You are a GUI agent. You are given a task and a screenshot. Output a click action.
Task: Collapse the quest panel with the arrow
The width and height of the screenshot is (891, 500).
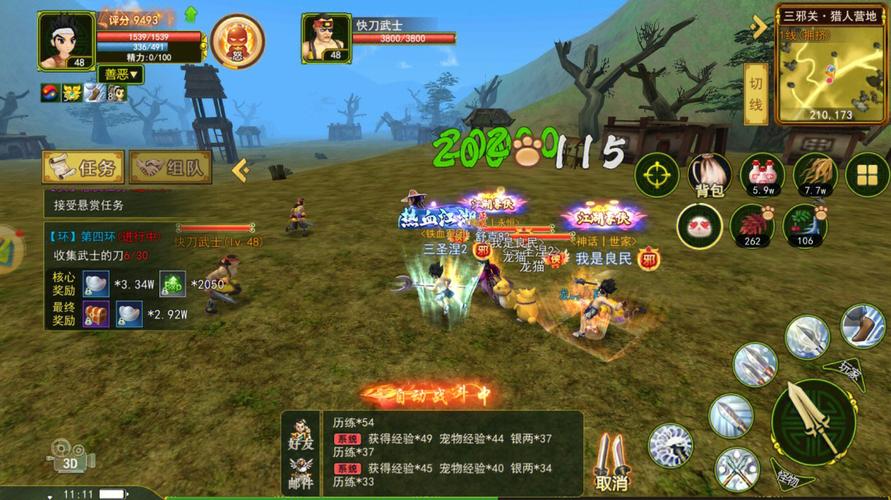pos(240,169)
